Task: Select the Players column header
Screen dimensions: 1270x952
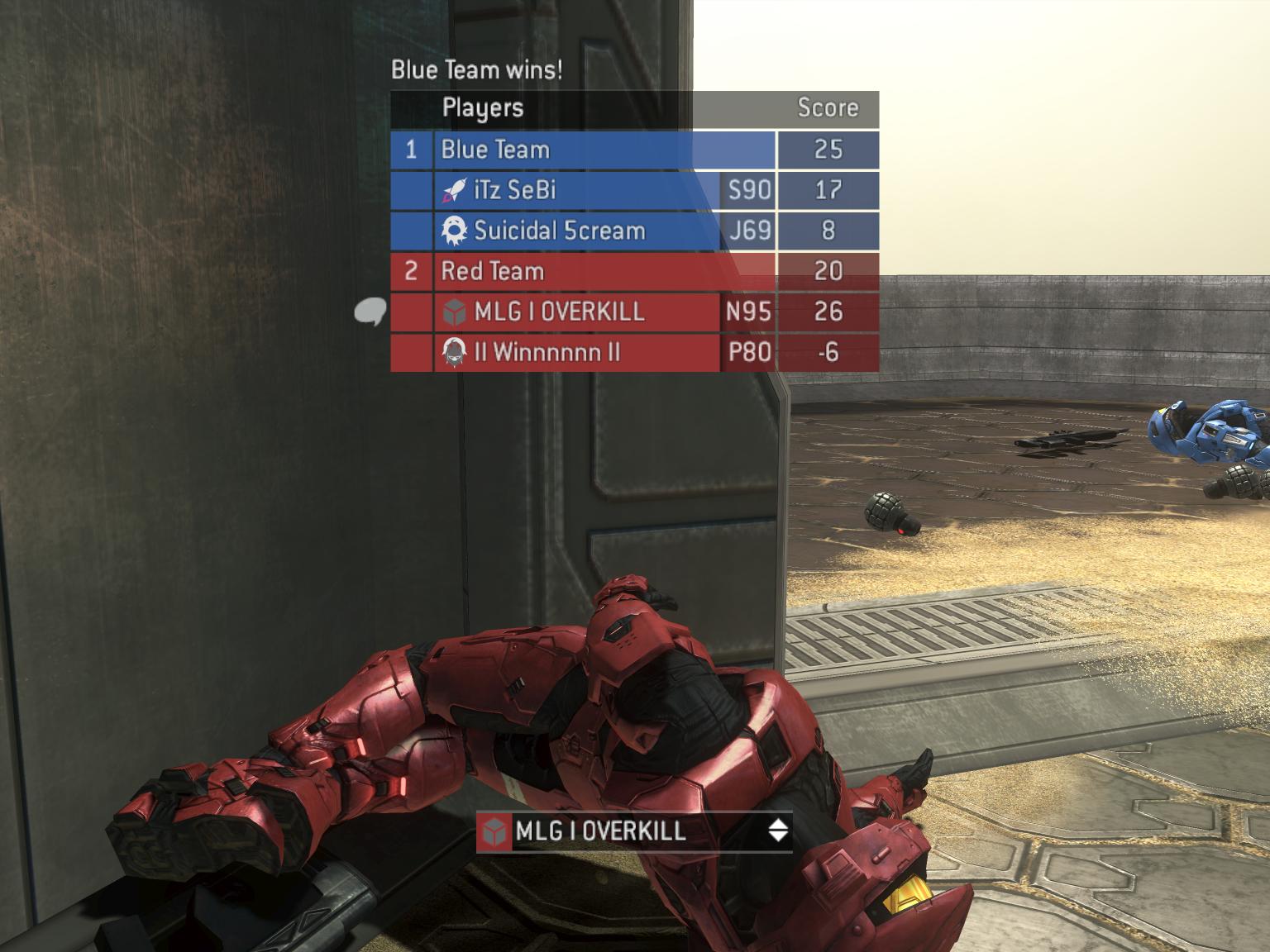Action: [480, 107]
